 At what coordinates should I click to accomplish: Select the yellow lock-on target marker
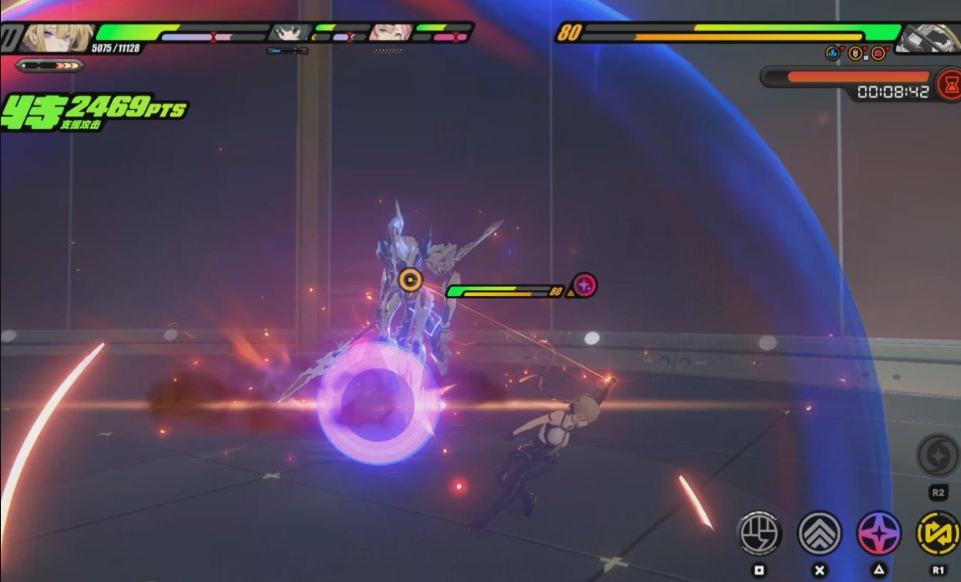click(x=409, y=279)
